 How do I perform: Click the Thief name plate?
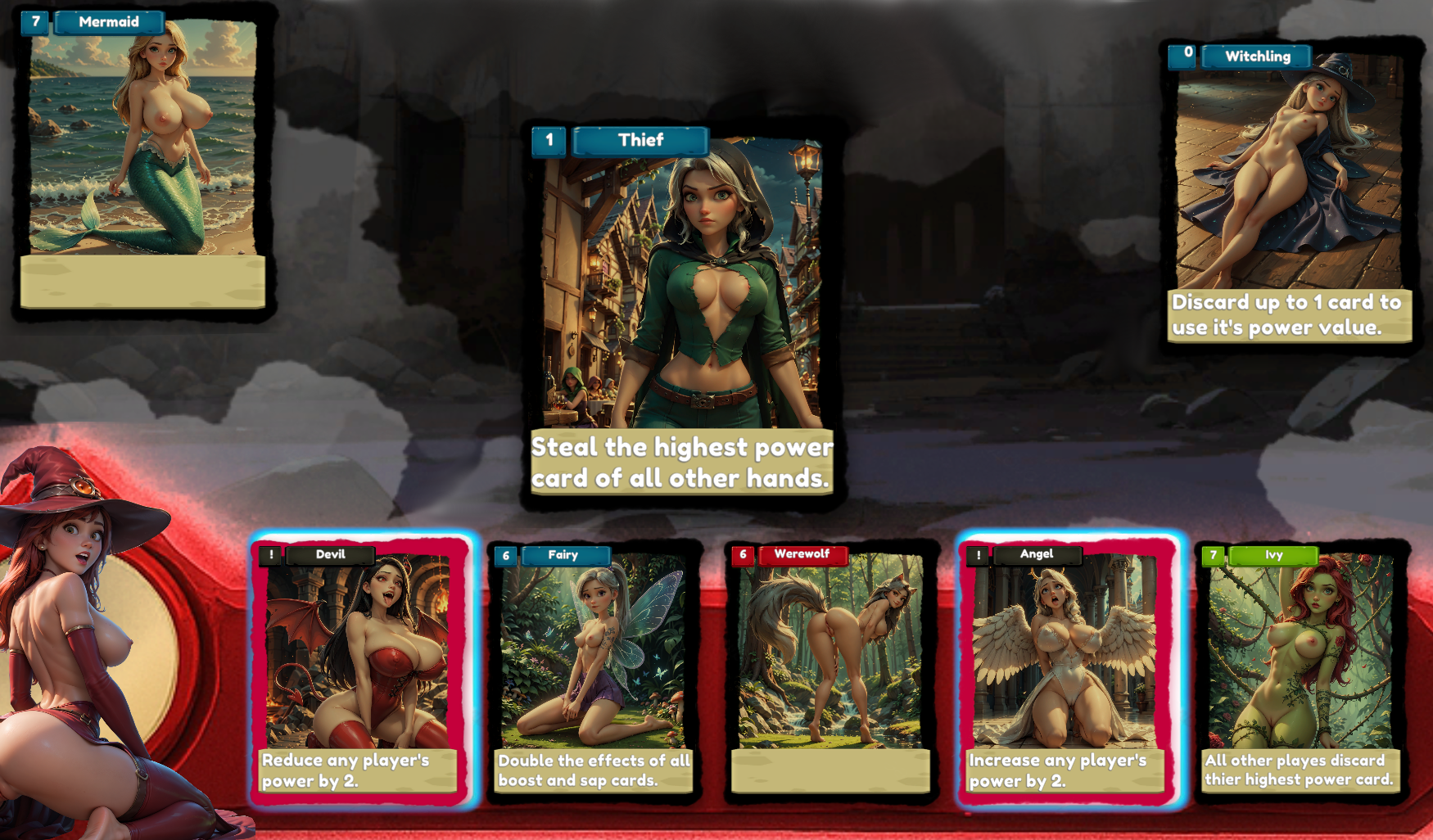click(x=640, y=140)
